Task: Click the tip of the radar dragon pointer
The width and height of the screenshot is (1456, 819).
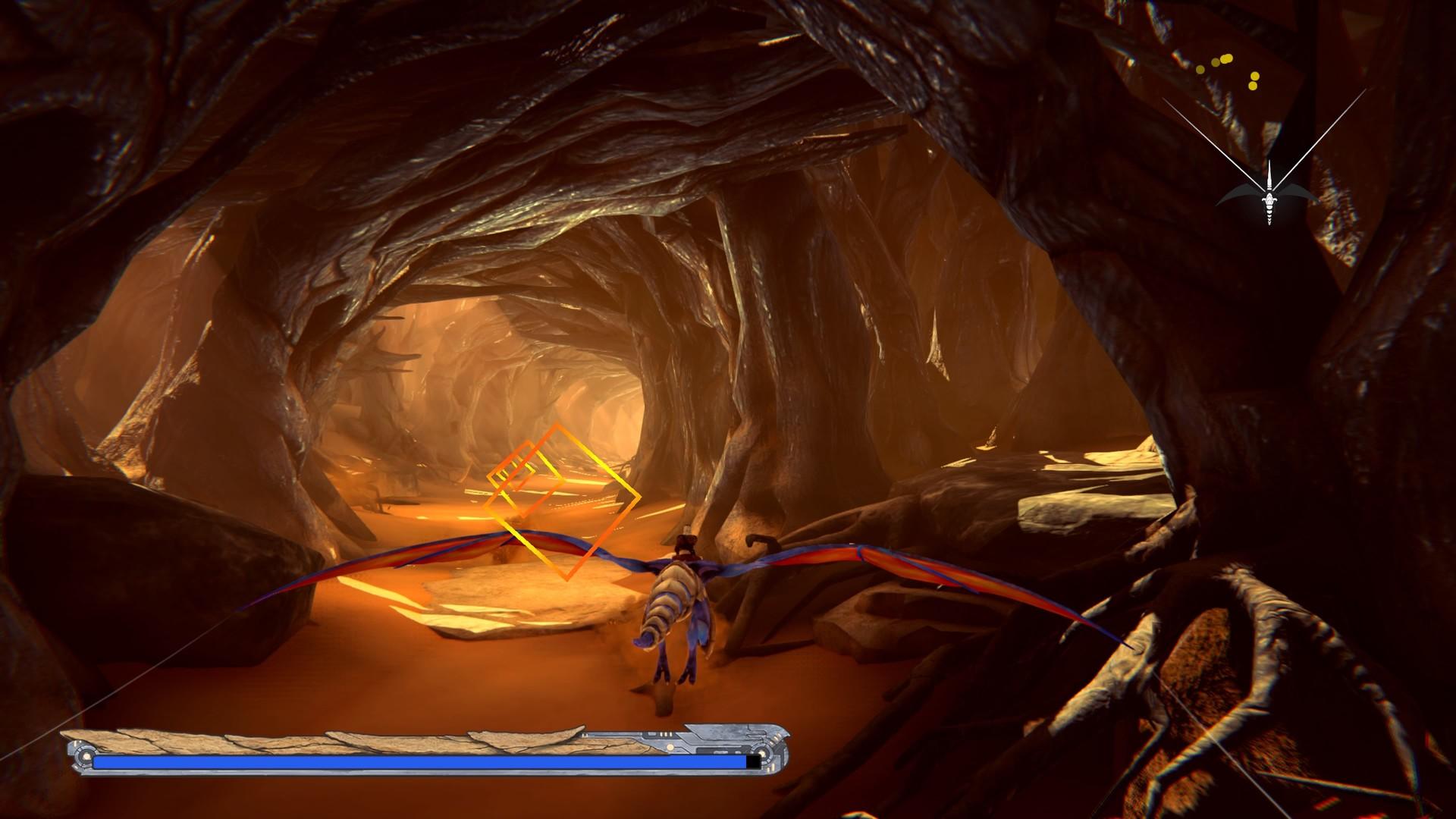Action: pyautogui.click(x=1269, y=162)
